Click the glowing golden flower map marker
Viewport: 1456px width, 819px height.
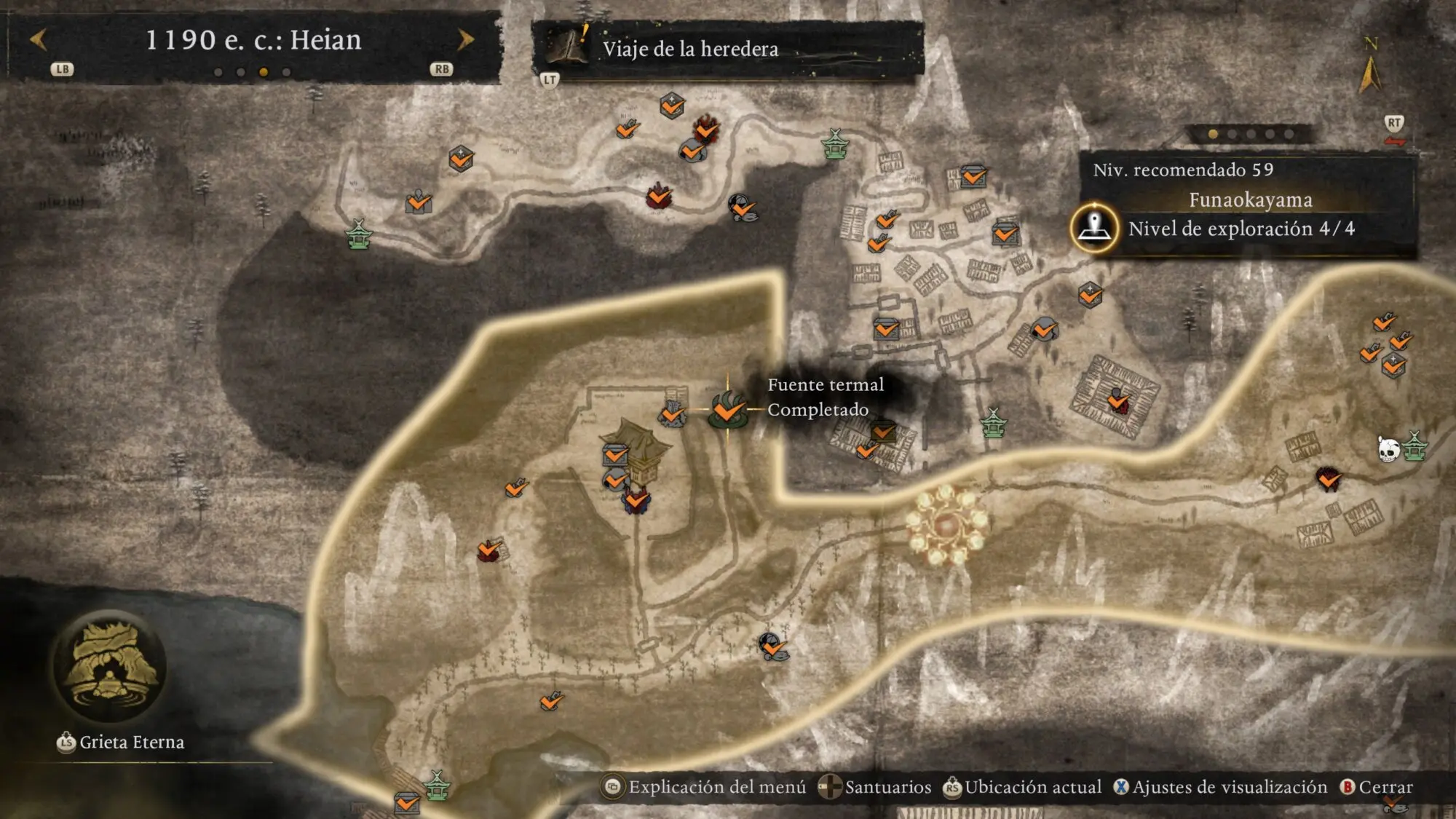[946, 526]
